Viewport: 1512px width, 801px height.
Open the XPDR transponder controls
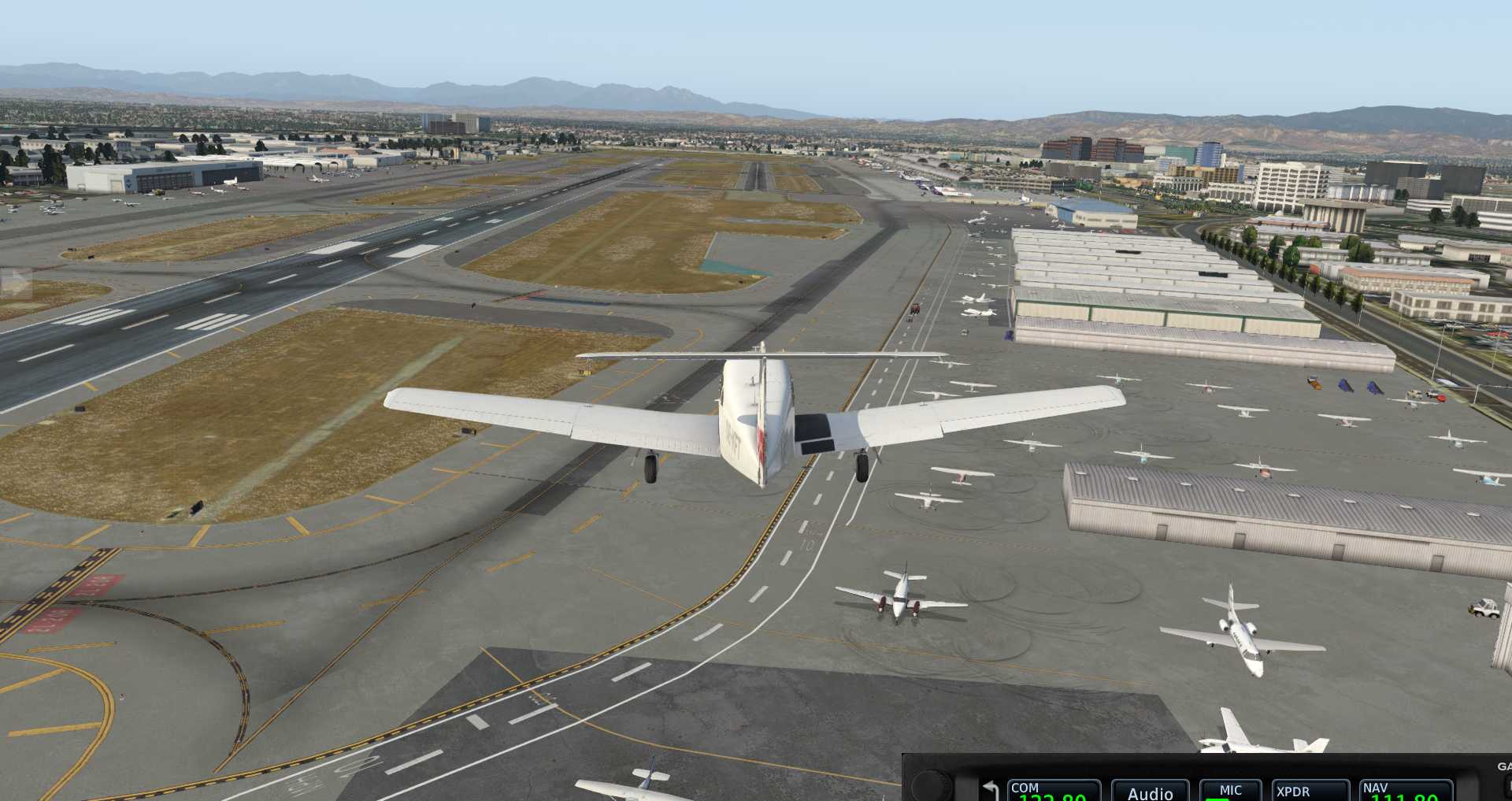(1309, 791)
